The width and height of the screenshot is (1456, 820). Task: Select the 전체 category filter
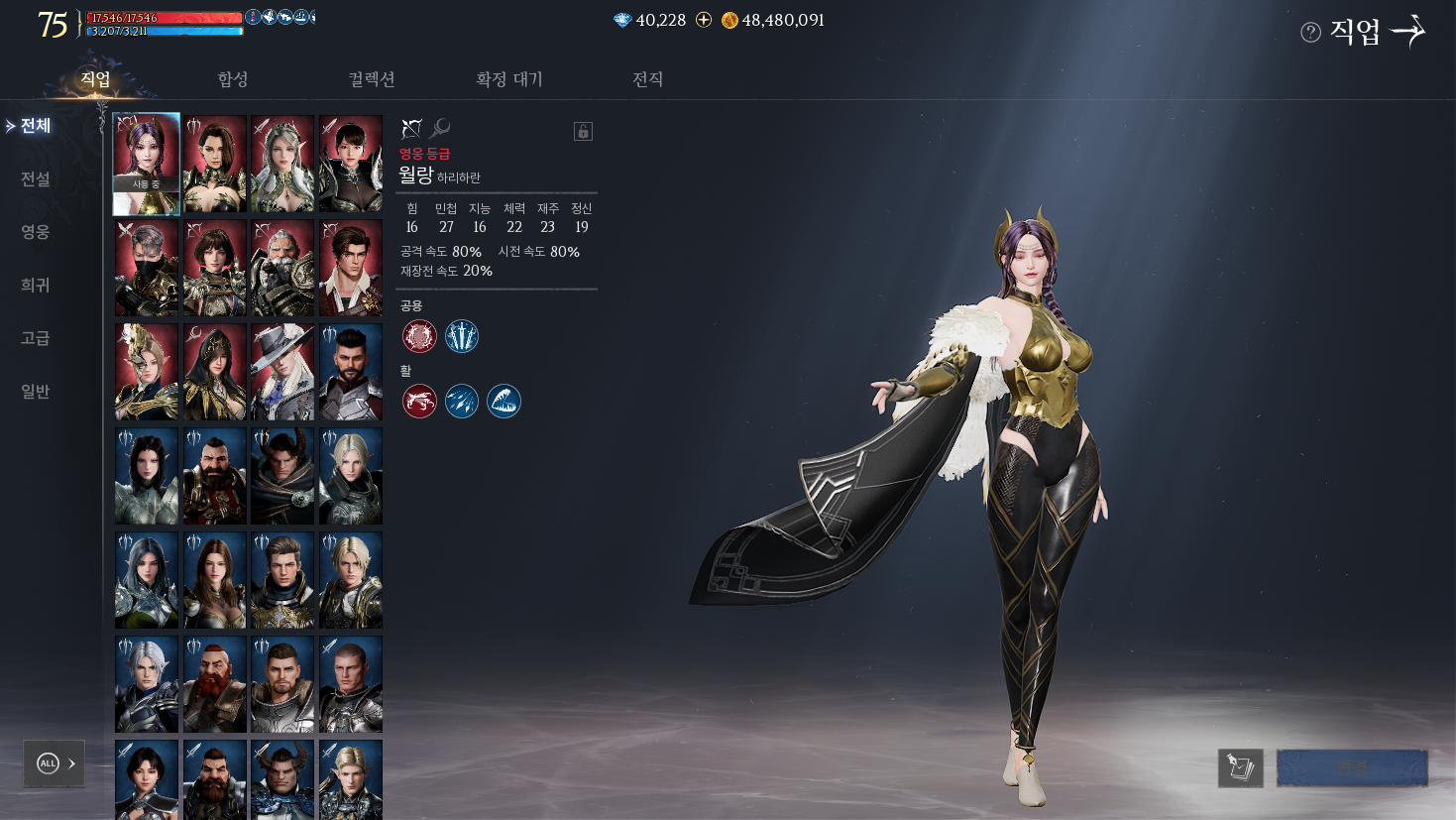tap(36, 126)
